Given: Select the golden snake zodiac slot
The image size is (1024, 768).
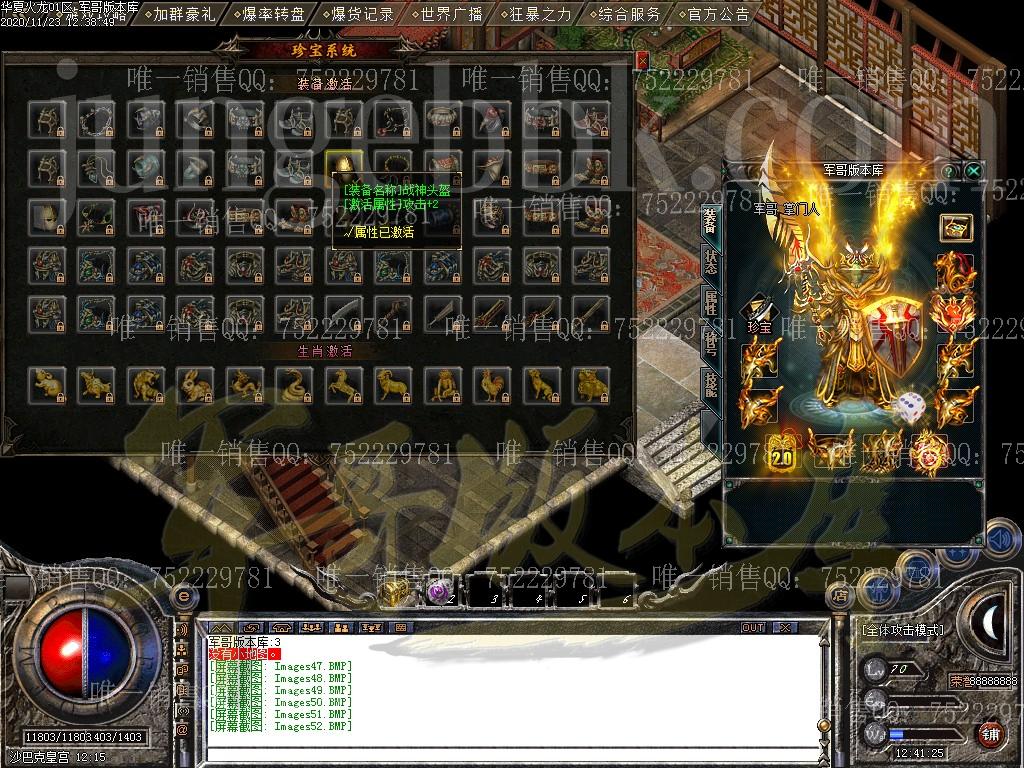Looking at the screenshot, I should point(292,382).
